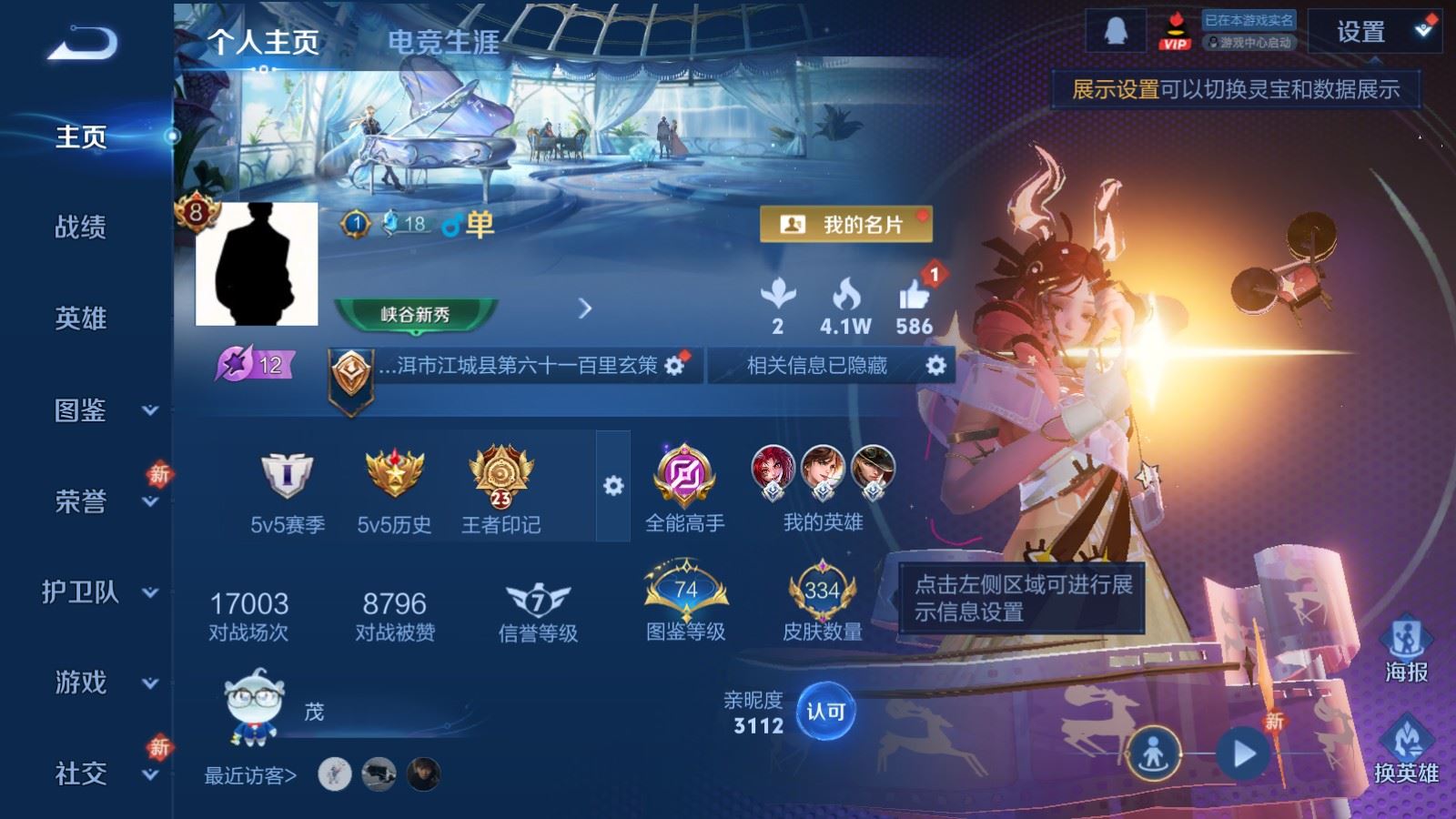1456x819 pixels.
Task: Click the 设置 button top right
Action: (x=1362, y=33)
